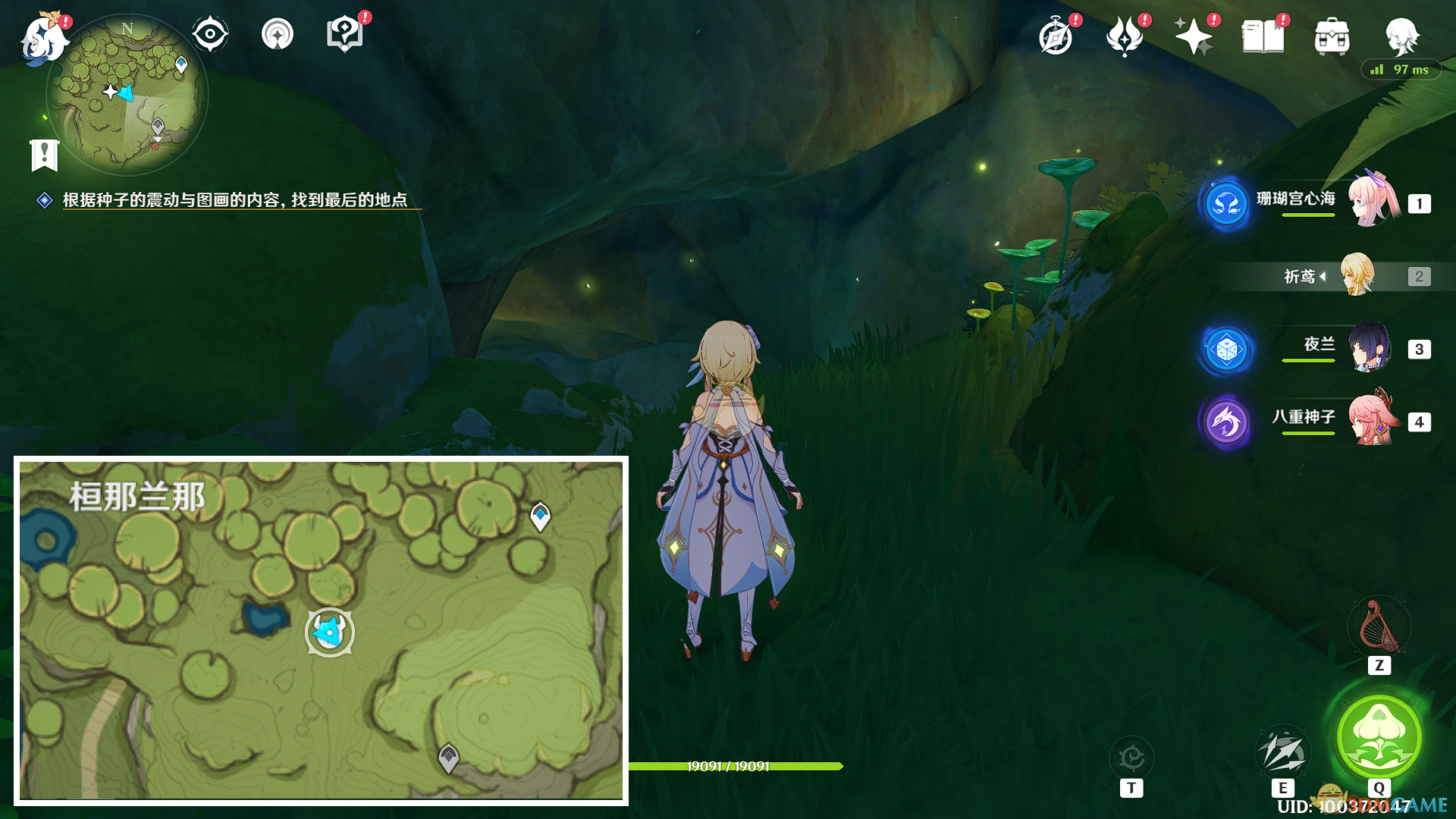The height and width of the screenshot is (819, 1456).
Task: Open the tutorial tips icon with question mark
Action: pos(344,34)
